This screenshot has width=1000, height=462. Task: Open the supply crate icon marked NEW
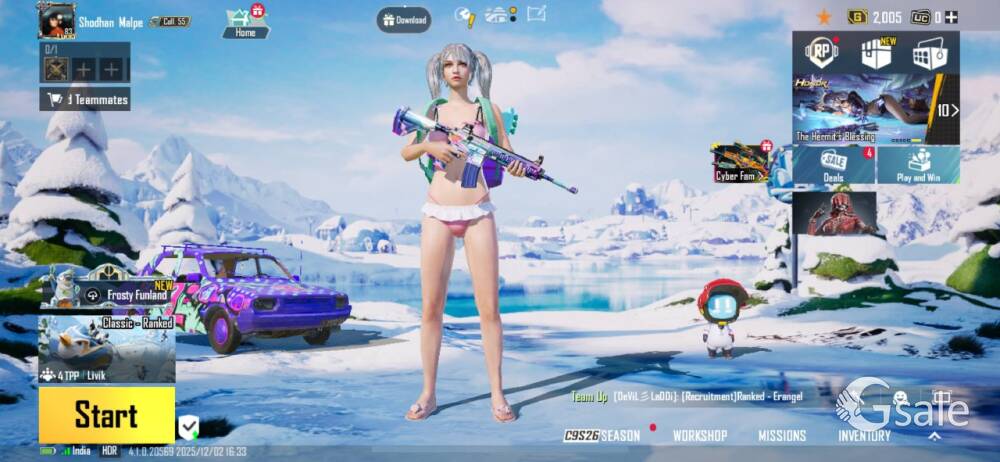click(876, 53)
